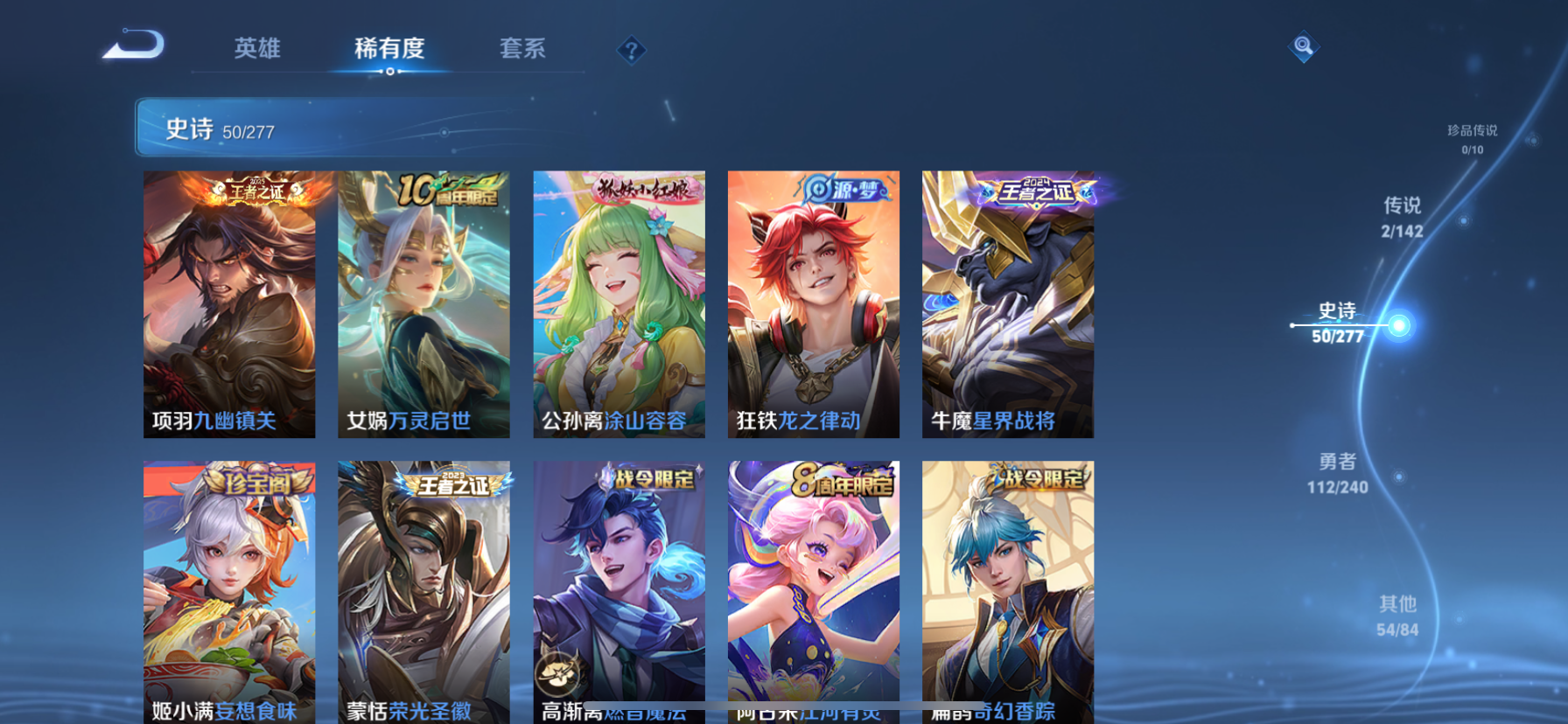Open the 牛魔 星界战将 skin card

[1007, 303]
